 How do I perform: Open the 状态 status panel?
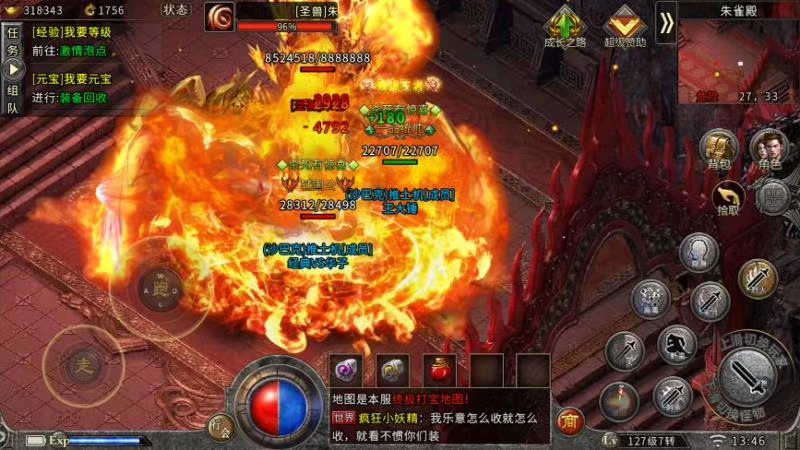point(175,10)
